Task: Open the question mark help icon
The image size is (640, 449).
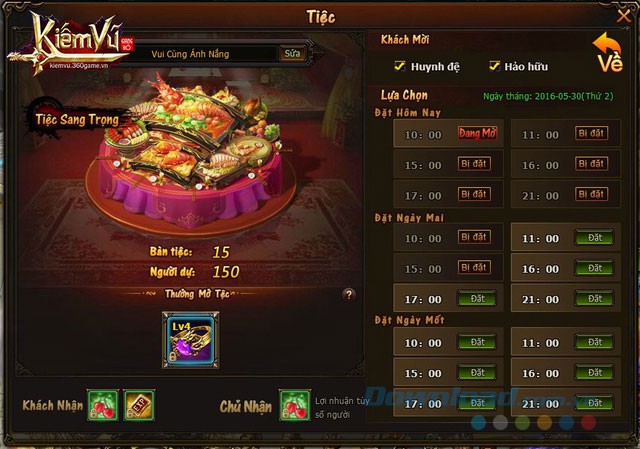Action: 349,295
